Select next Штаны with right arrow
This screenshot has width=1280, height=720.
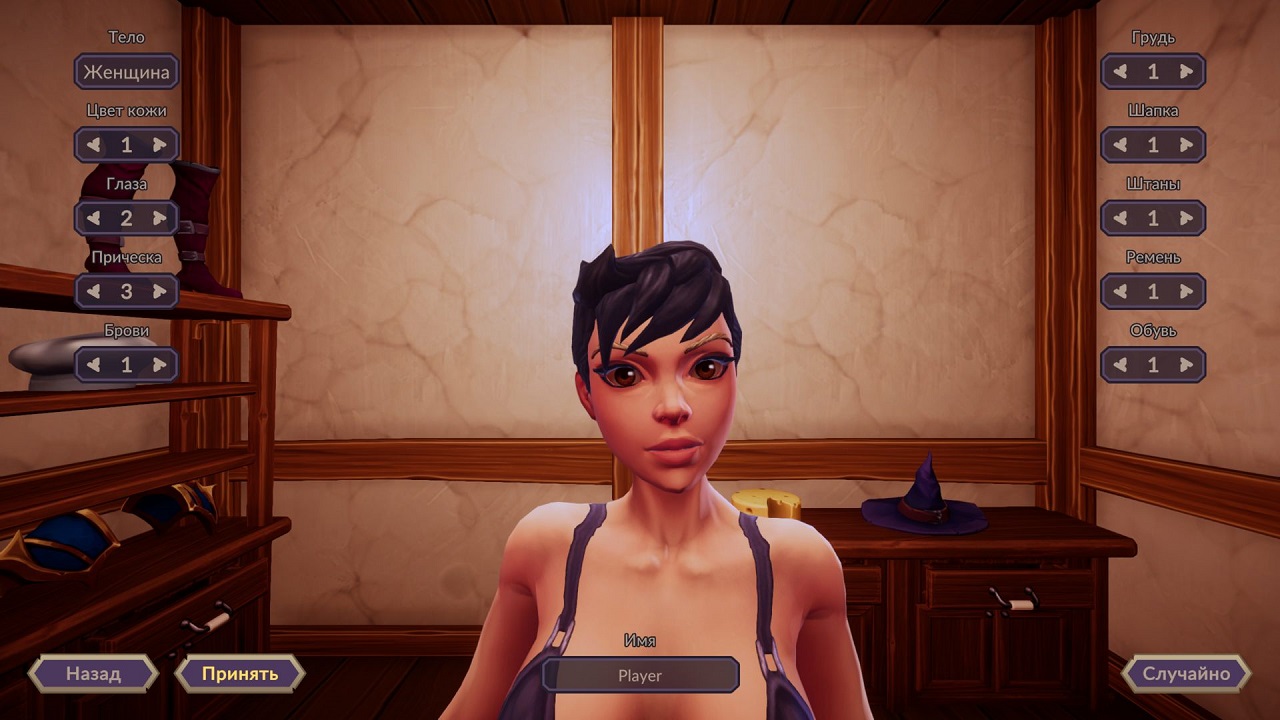click(x=1186, y=218)
